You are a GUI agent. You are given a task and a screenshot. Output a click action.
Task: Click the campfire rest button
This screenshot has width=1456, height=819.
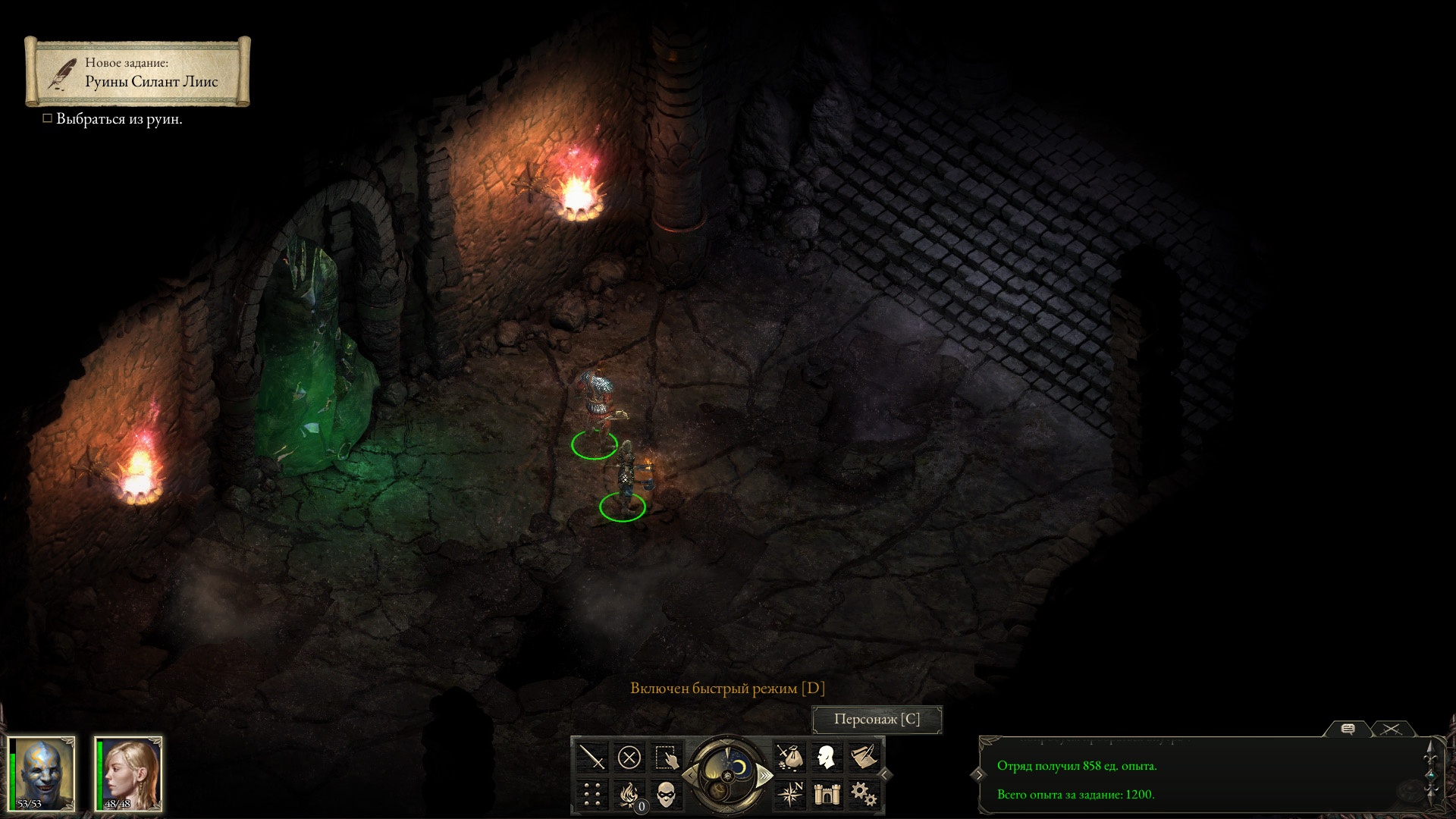click(629, 794)
